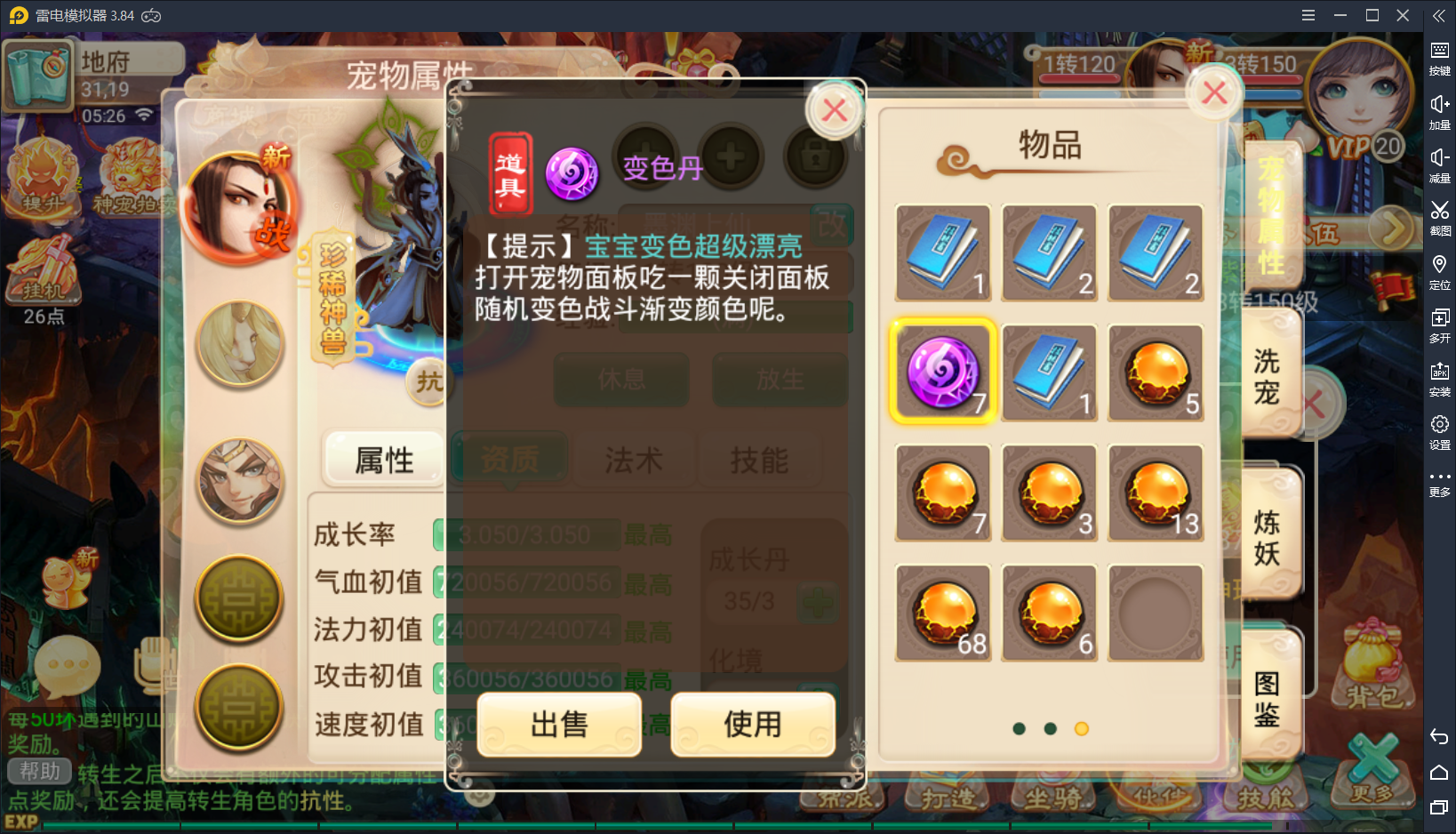This screenshot has height=834, width=1456.
Task: Click the green EXP progress bar
Action: (x=356, y=825)
